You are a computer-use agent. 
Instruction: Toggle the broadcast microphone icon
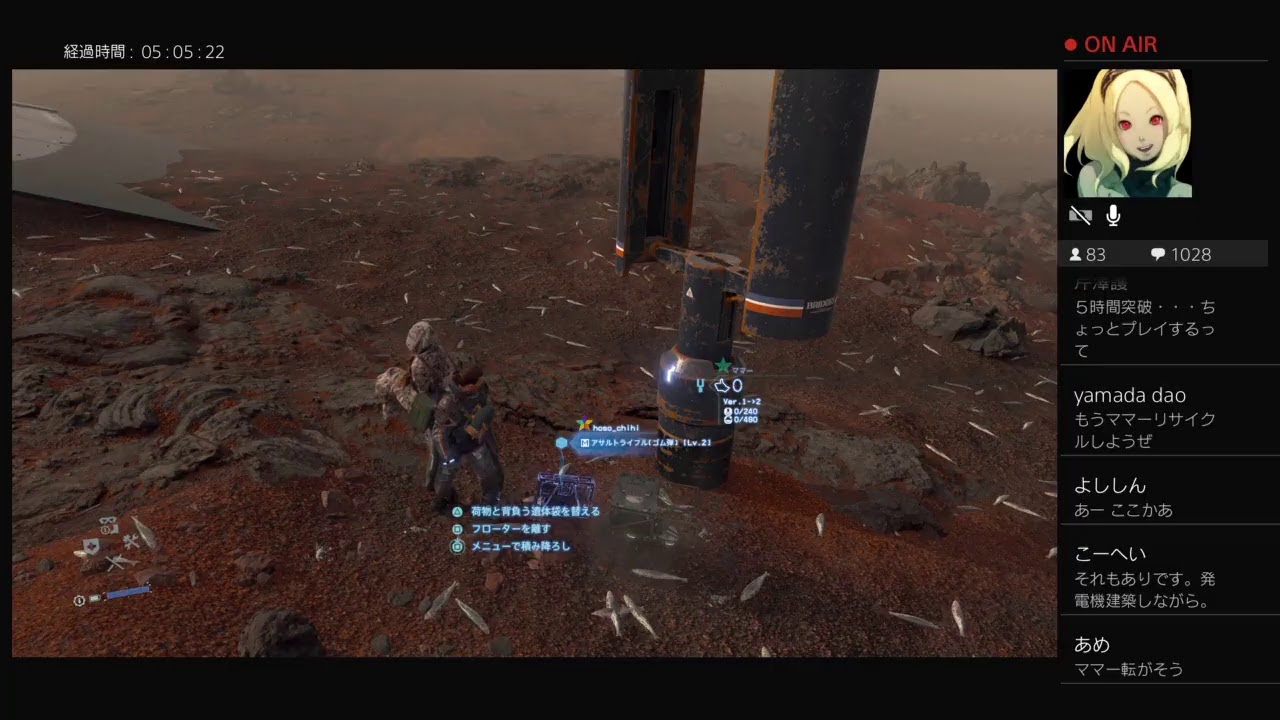click(1113, 215)
